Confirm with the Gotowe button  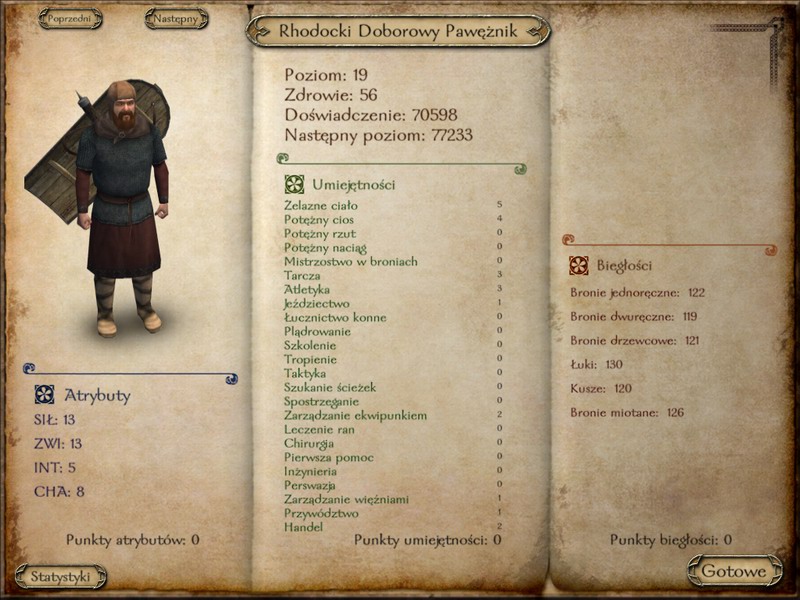(734, 571)
